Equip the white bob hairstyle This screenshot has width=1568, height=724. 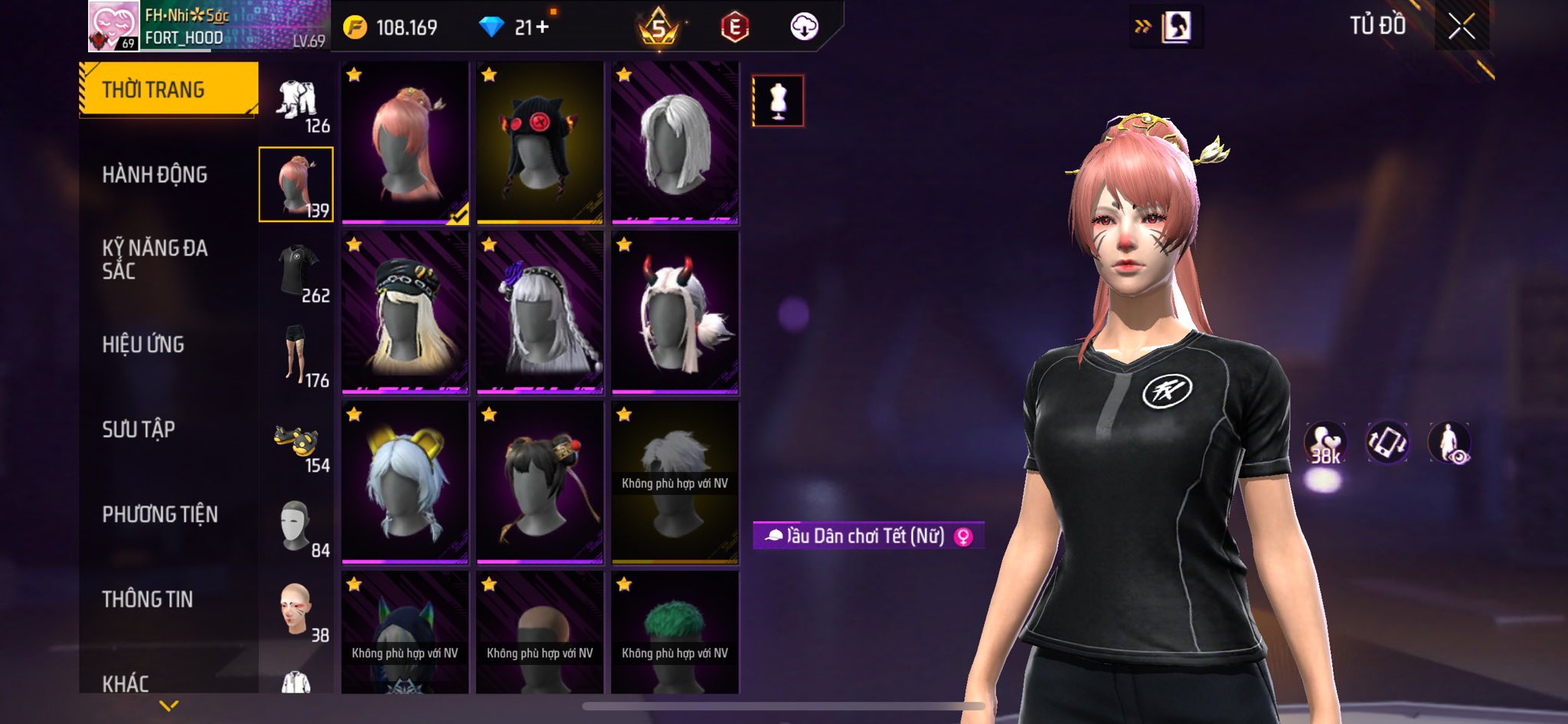(x=675, y=143)
